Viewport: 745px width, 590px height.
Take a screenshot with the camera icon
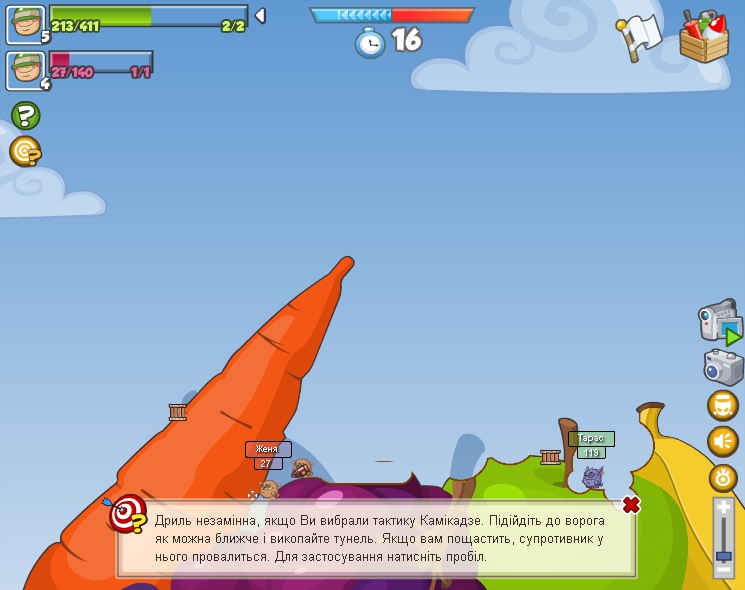pyautogui.click(x=723, y=367)
